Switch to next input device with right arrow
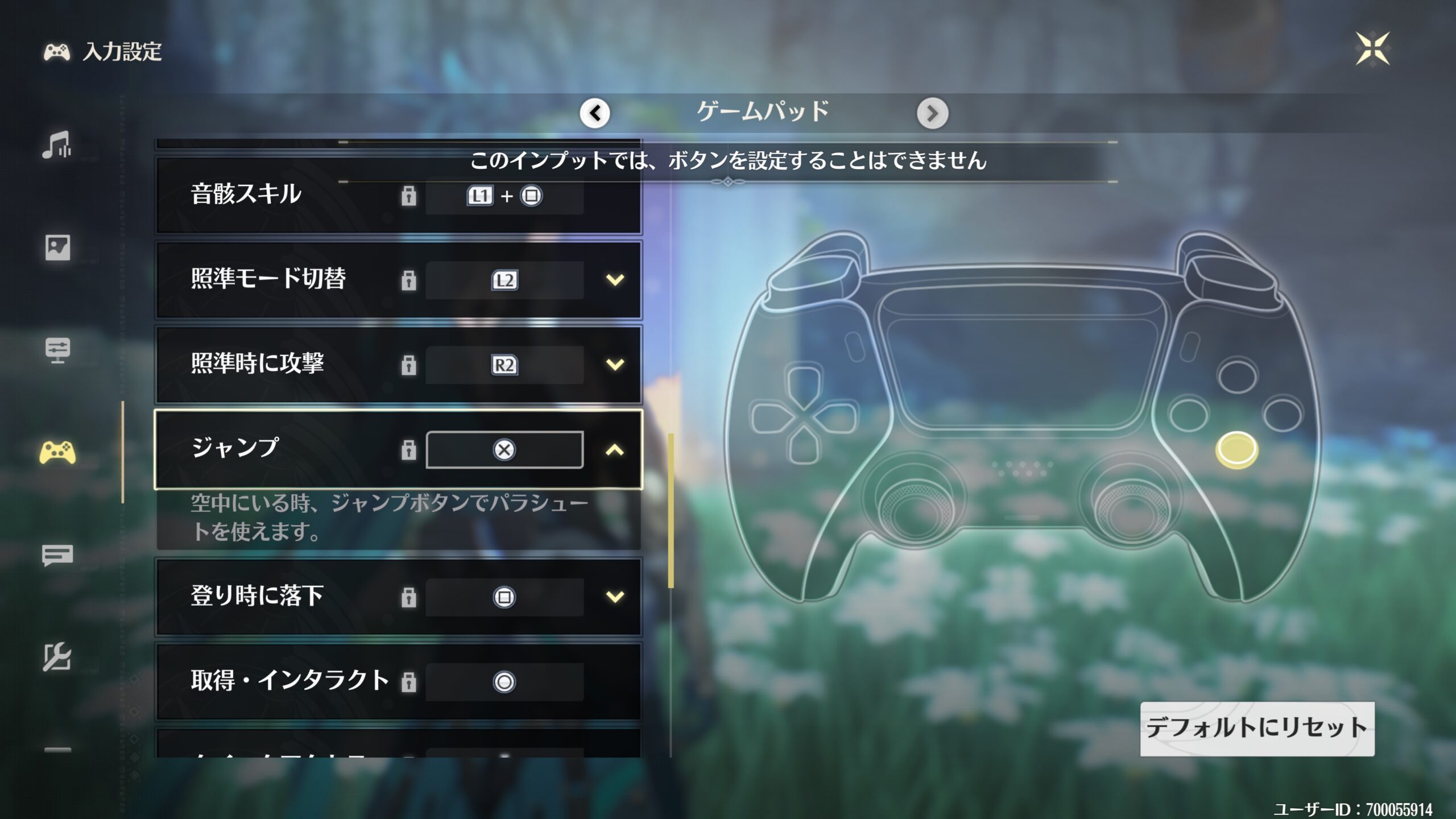This screenshot has height=819, width=1456. pyautogui.click(x=932, y=113)
